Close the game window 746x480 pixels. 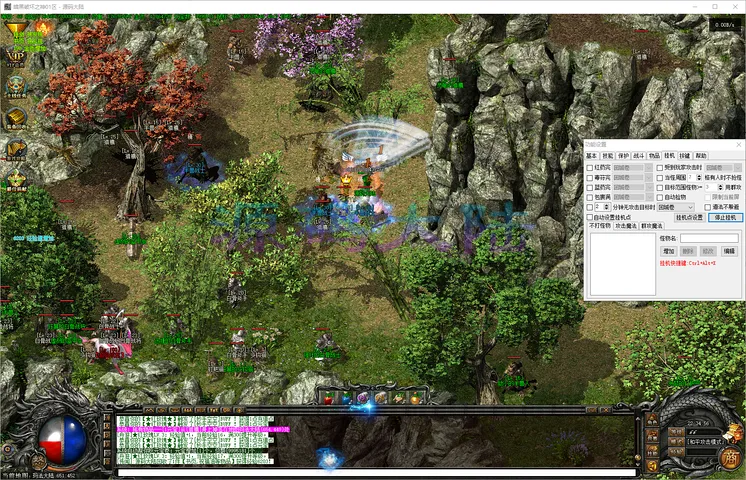pos(735,7)
